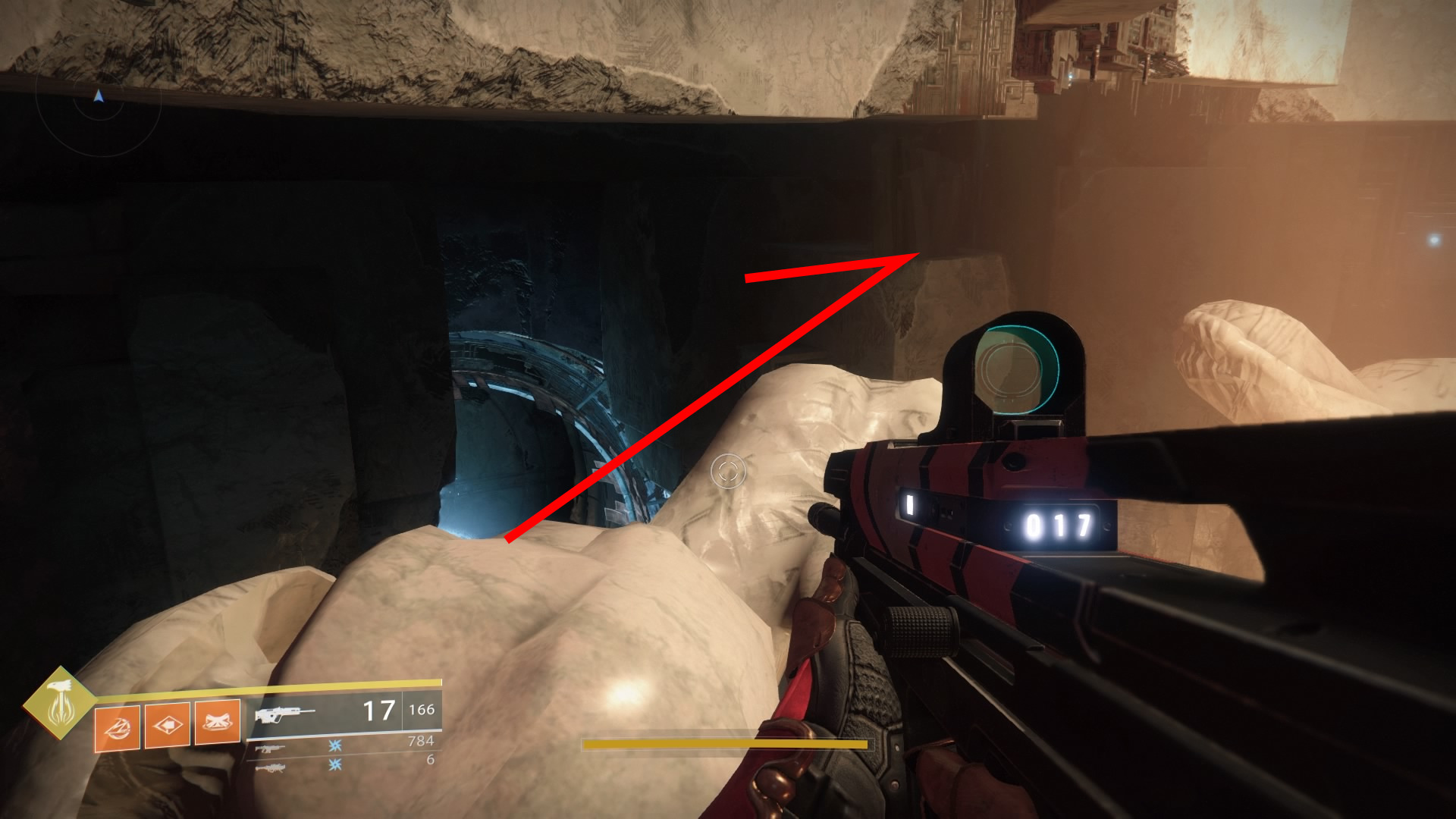Switch to the heavy weapon slot
The image size is (1456, 819).
pos(270,767)
